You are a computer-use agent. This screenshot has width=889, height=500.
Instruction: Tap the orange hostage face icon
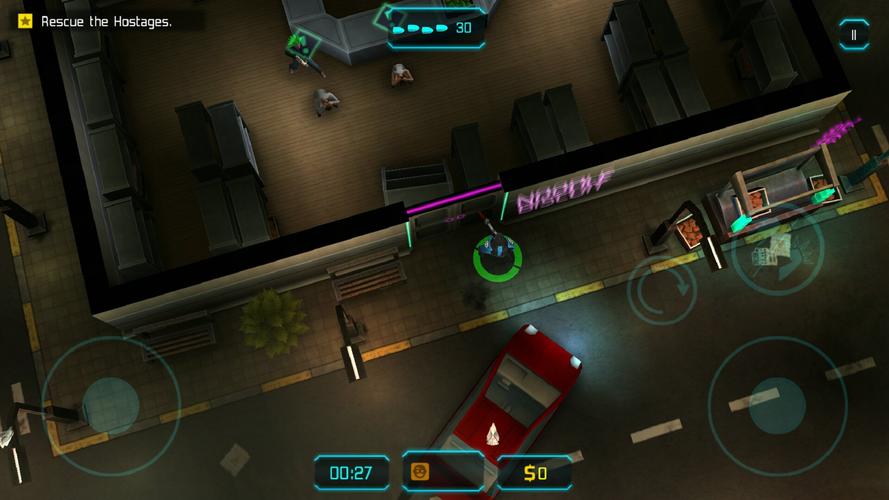click(420, 472)
